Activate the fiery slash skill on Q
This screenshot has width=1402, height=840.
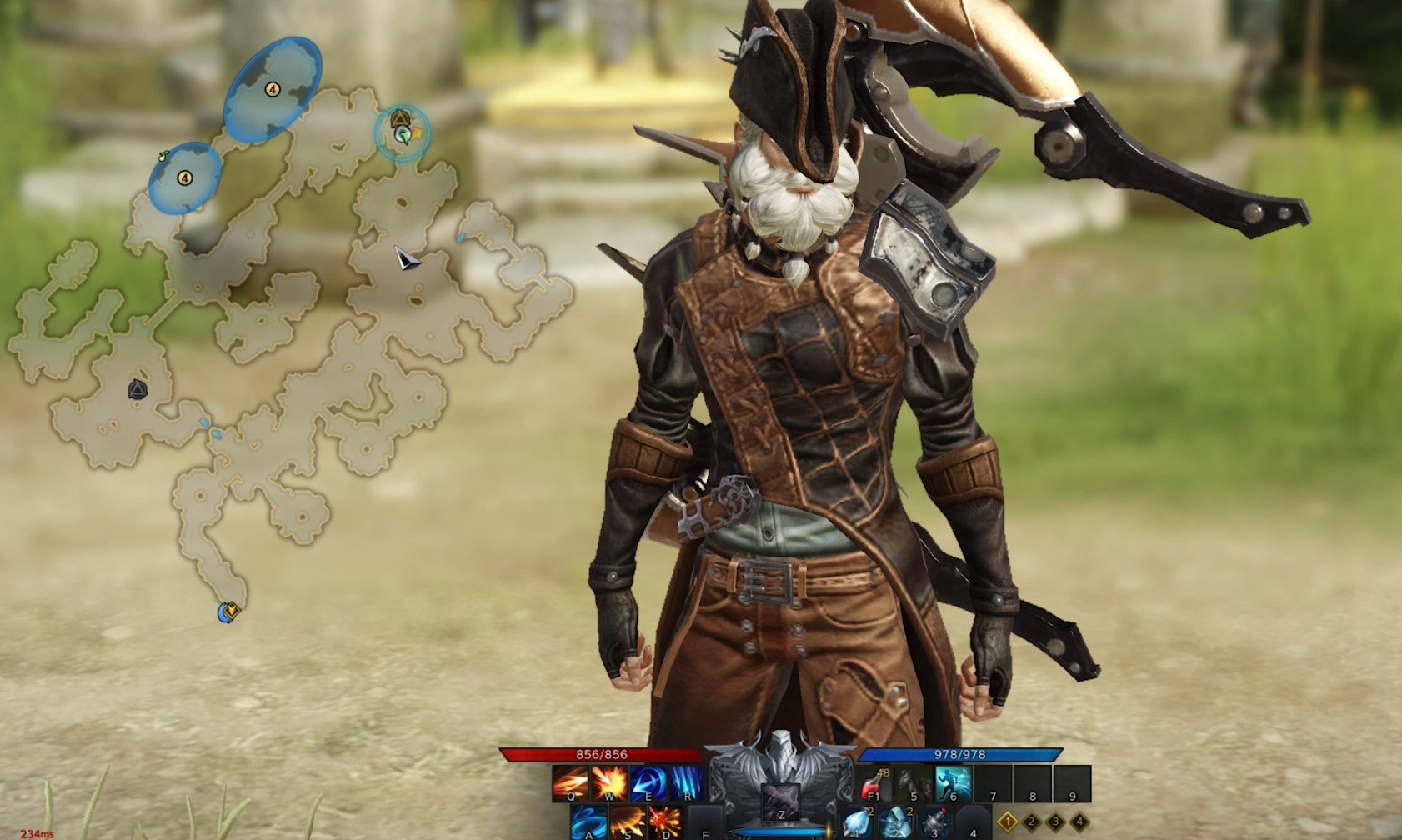coord(570,782)
